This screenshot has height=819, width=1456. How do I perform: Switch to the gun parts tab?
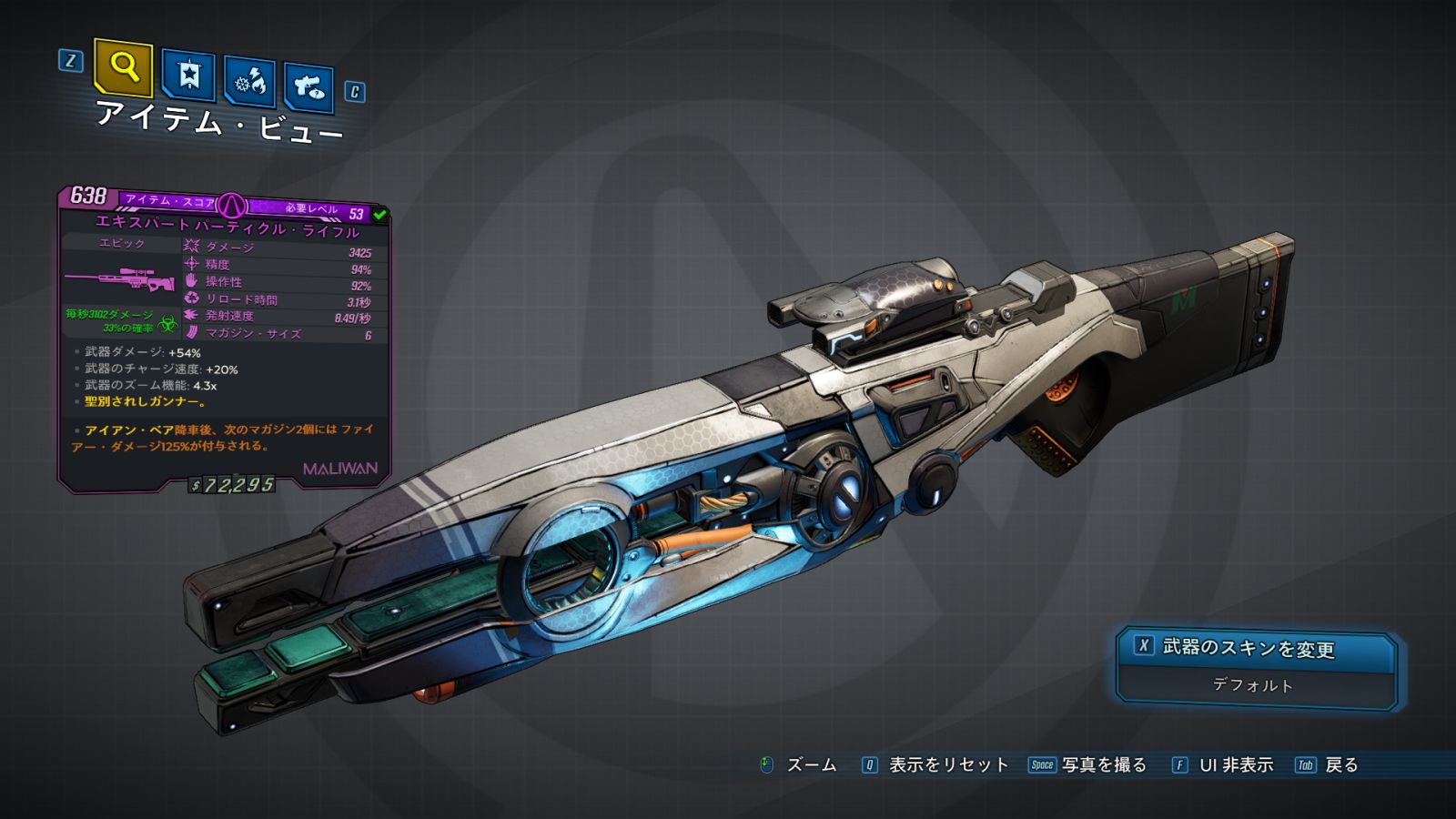point(308,87)
